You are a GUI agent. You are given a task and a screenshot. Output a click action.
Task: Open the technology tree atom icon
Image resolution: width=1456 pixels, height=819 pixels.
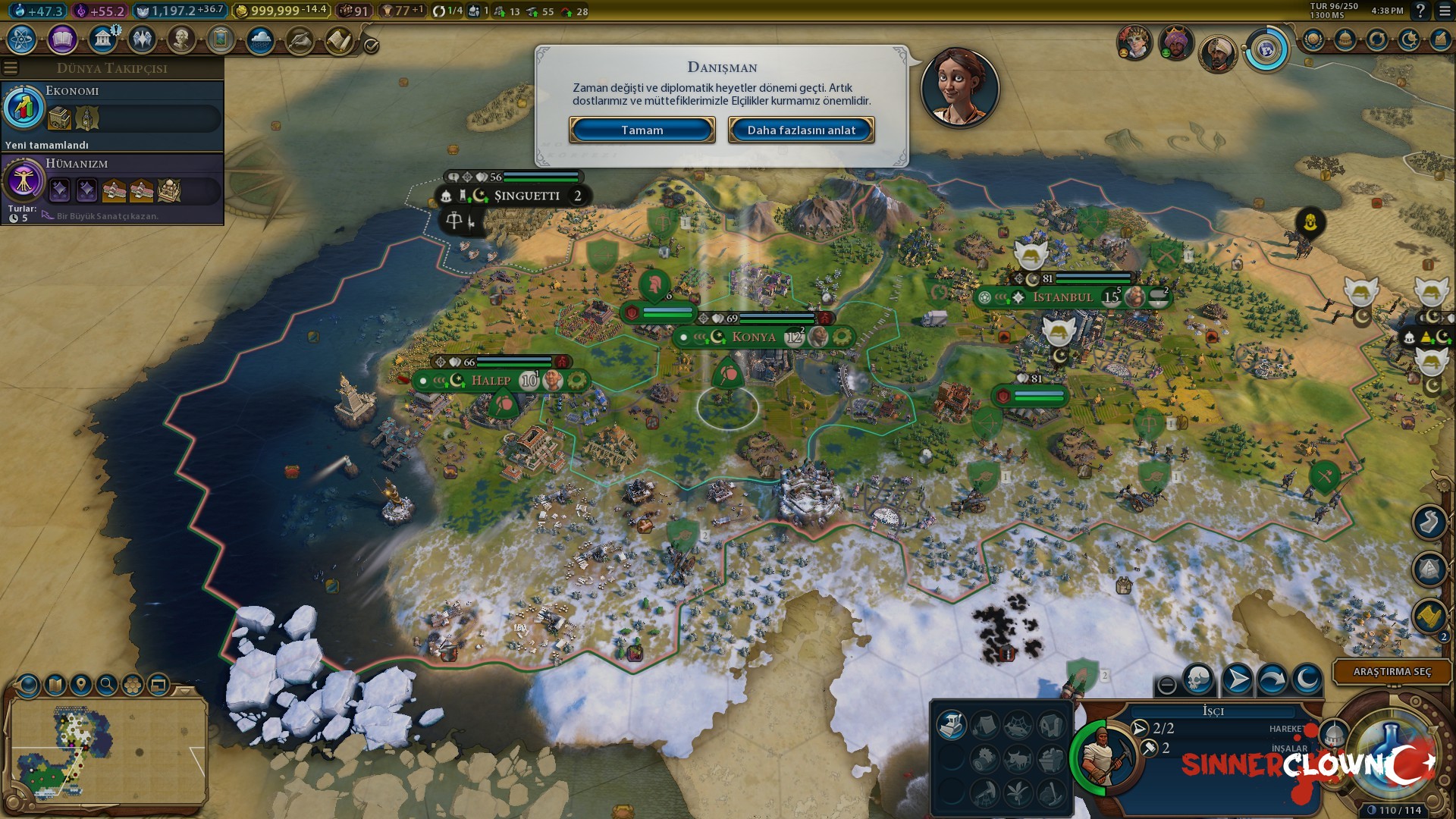tap(22, 39)
